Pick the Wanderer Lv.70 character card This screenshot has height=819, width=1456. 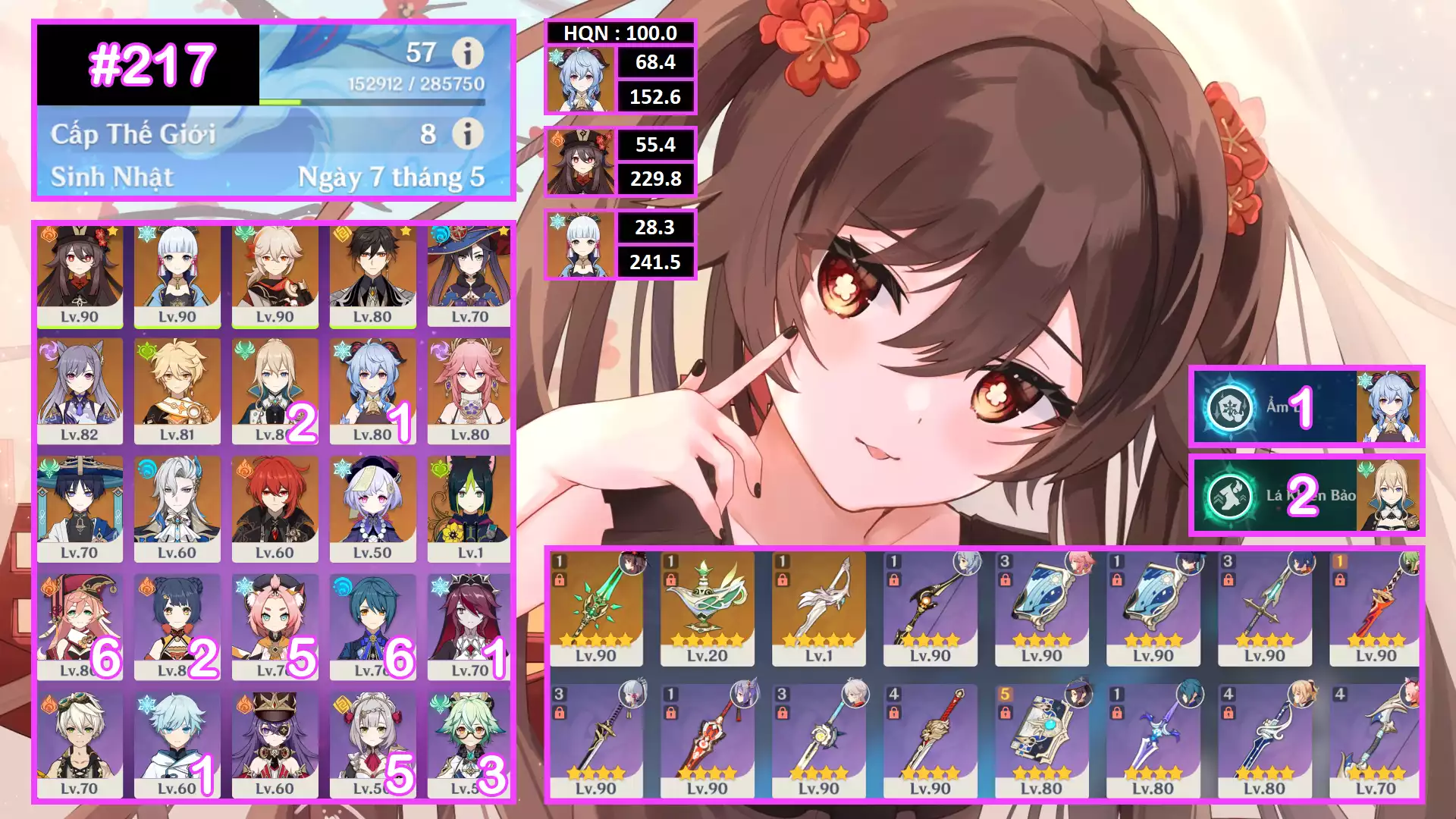coord(80,510)
